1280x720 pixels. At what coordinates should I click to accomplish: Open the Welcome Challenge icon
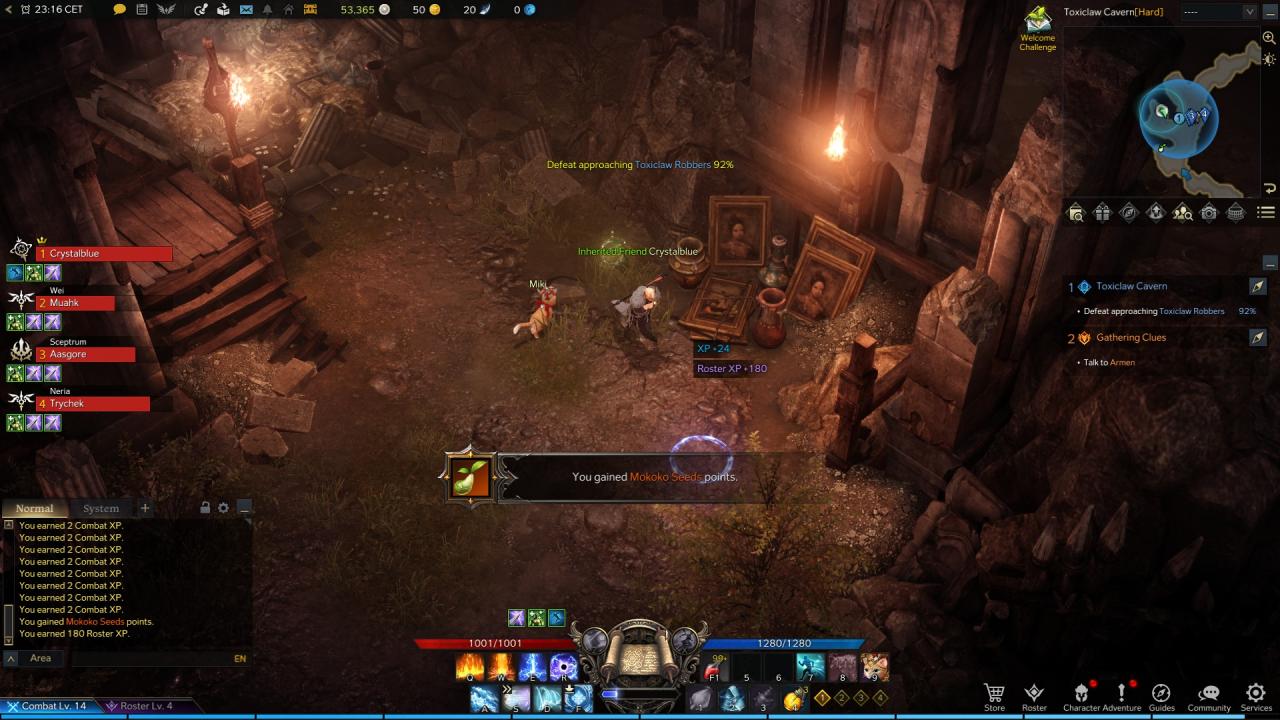(x=1037, y=27)
